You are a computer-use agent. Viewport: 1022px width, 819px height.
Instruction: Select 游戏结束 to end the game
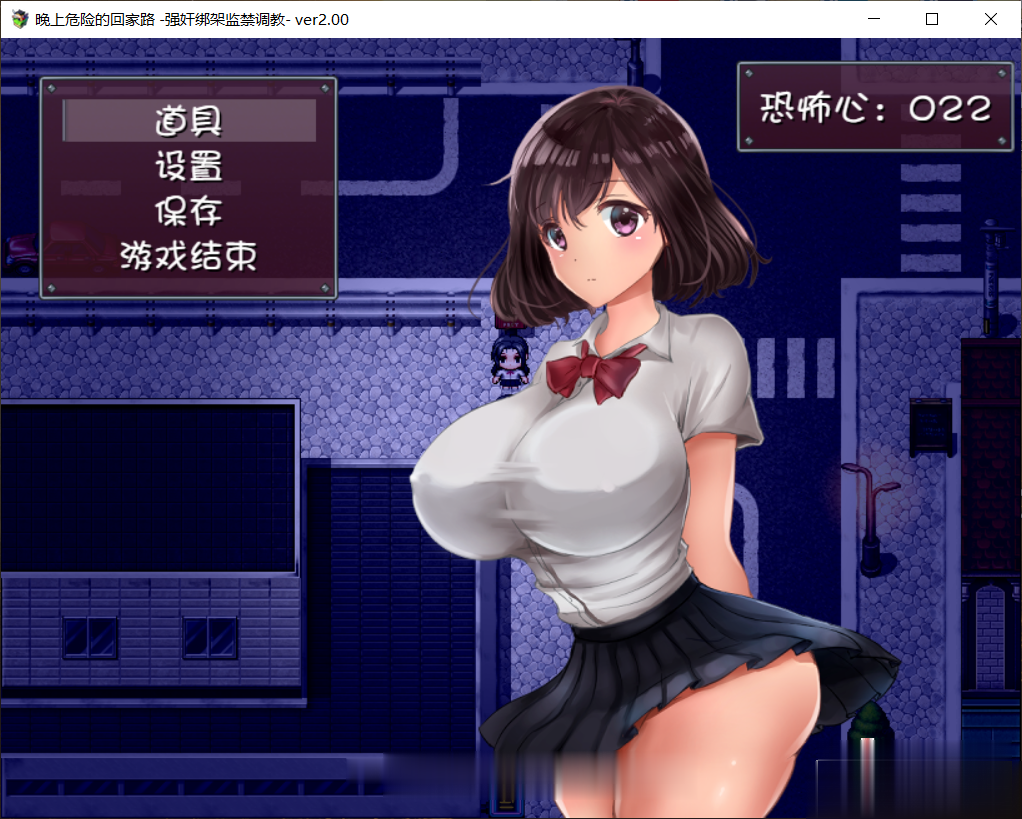189,256
